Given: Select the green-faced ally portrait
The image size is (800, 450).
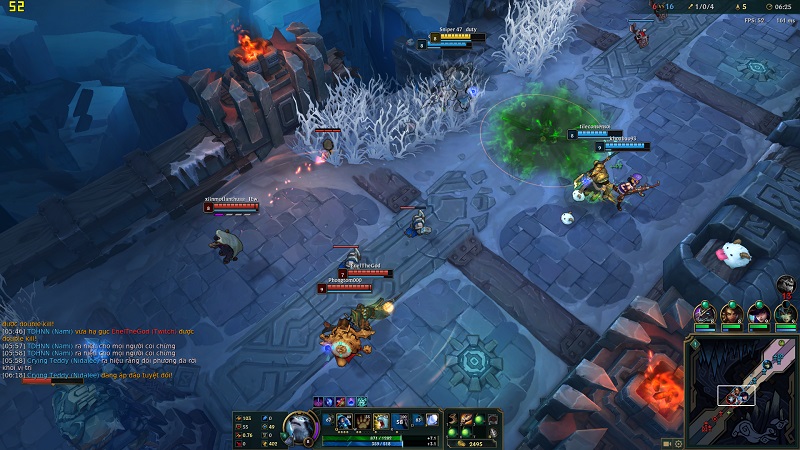Looking at the screenshot, I should (785, 315).
